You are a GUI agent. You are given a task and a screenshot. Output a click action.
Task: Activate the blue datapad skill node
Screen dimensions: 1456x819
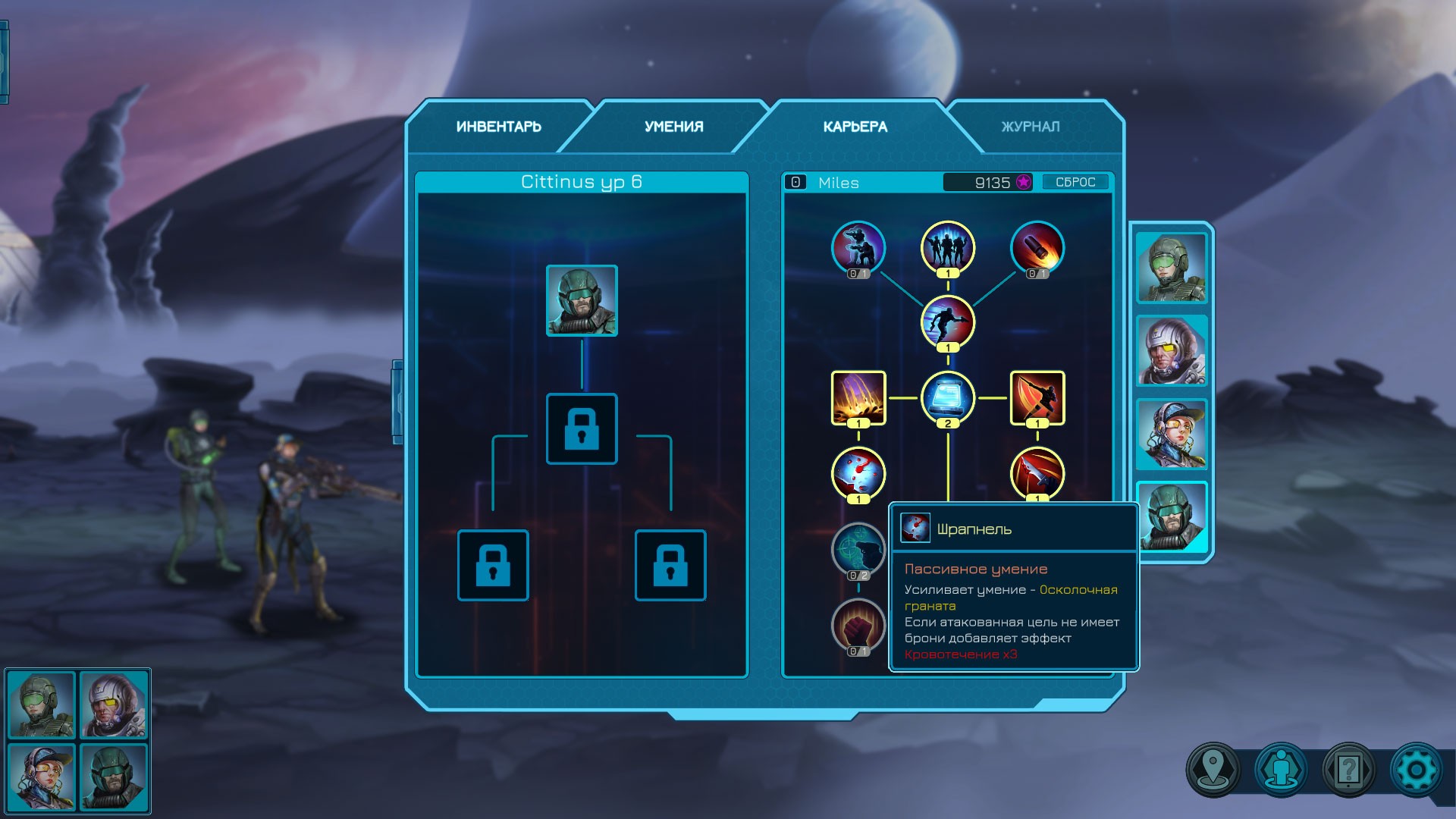point(947,397)
